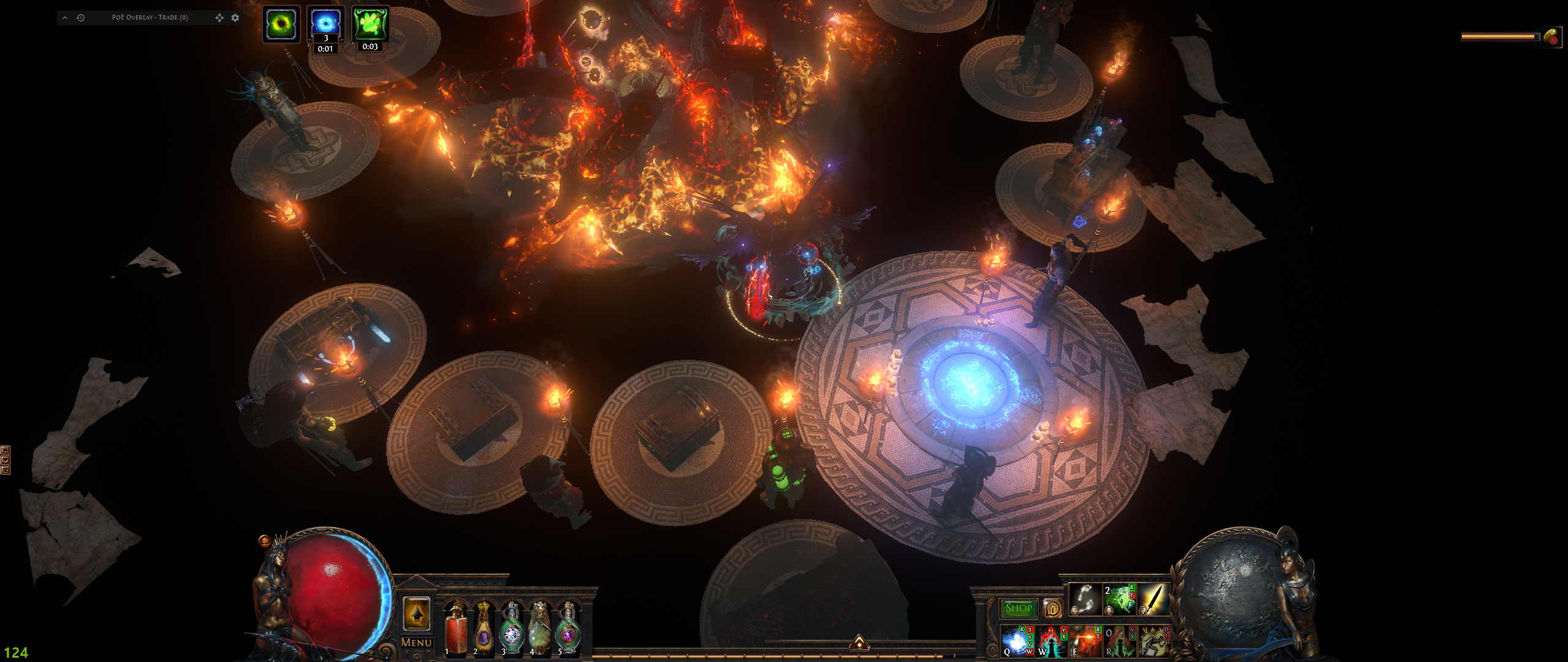
Task: Click the green paw buff icon
Action: [x=370, y=25]
